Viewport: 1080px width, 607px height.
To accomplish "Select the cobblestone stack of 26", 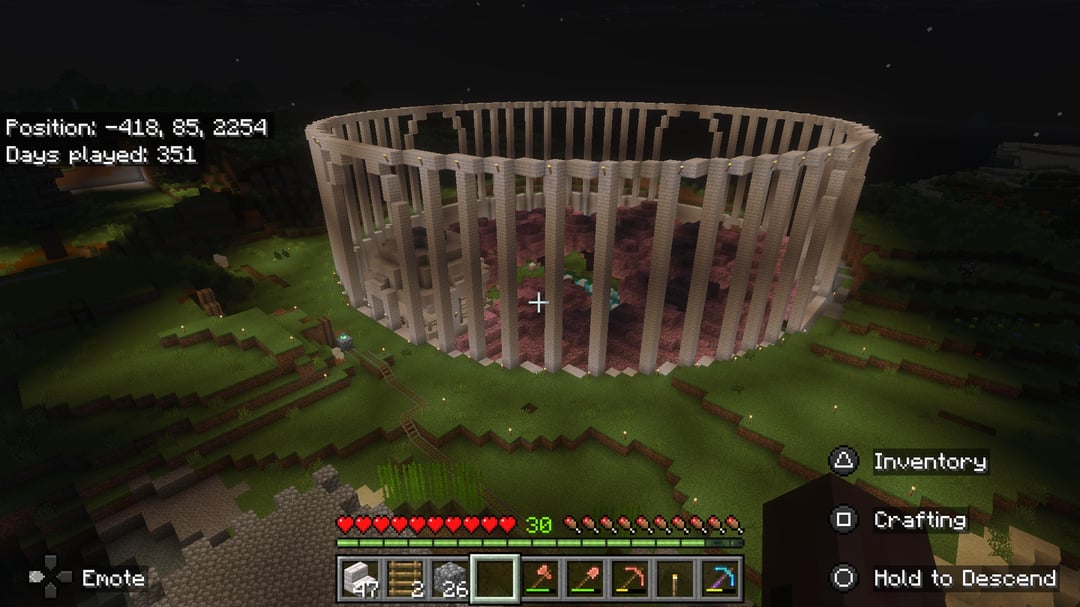I will click(x=450, y=579).
